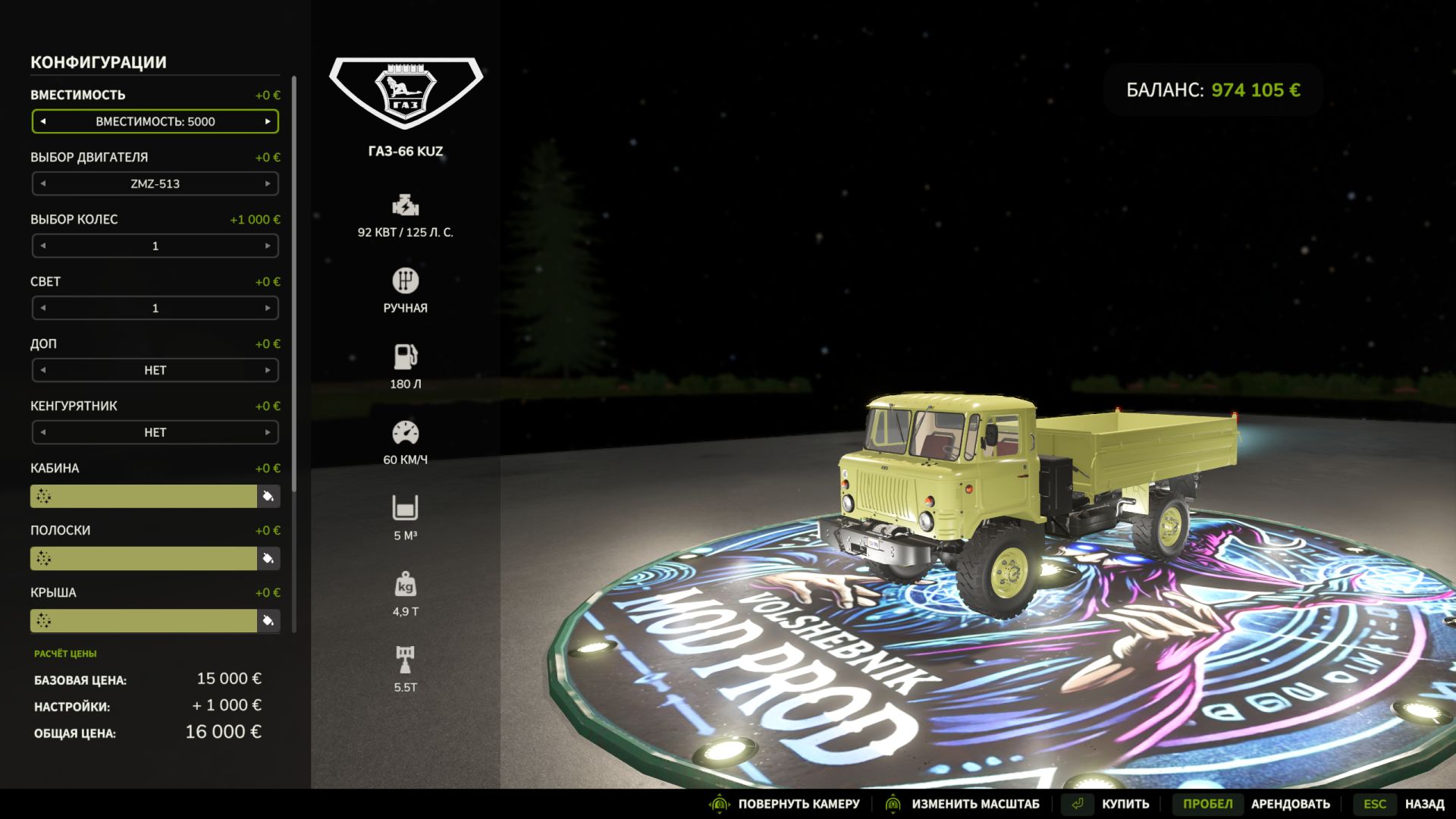Viewport: 1456px width, 819px height.
Task: Switch to next engine after ZMZ-513
Action: click(268, 184)
